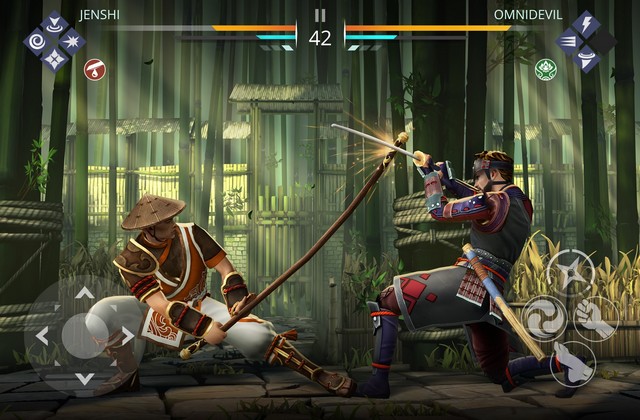
Task: Click Omnidevil's green lotus perk icon
Action: tap(545, 69)
